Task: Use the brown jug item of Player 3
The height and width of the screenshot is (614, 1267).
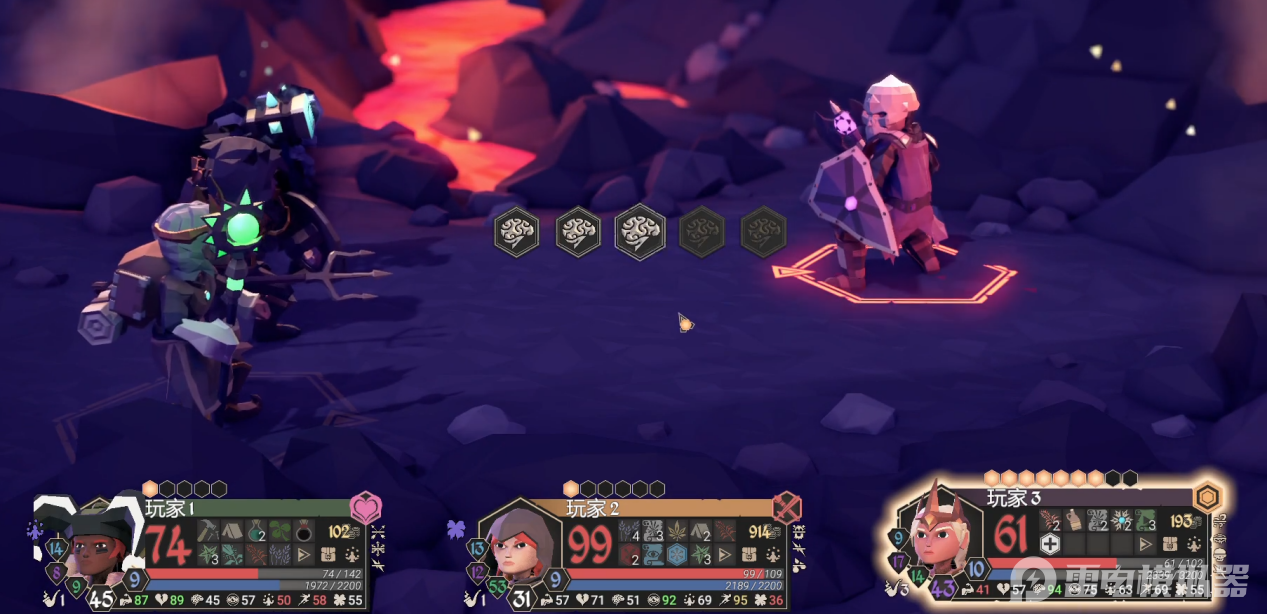Action: pos(1073,520)
